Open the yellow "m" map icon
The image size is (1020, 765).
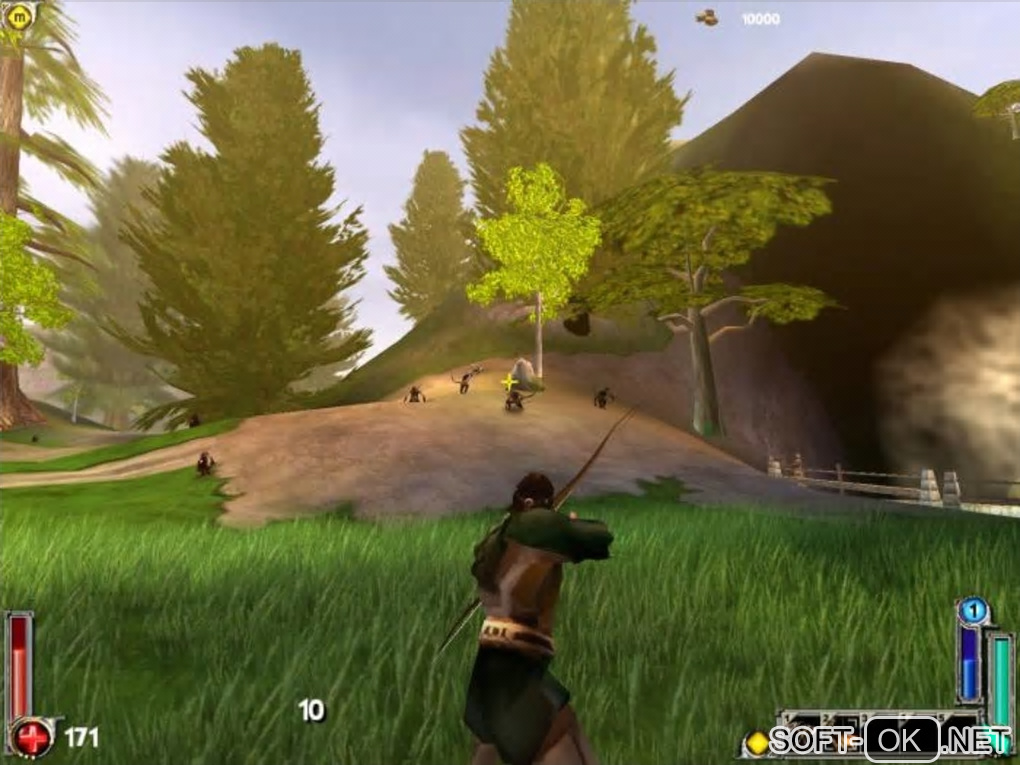coord(21,15)
